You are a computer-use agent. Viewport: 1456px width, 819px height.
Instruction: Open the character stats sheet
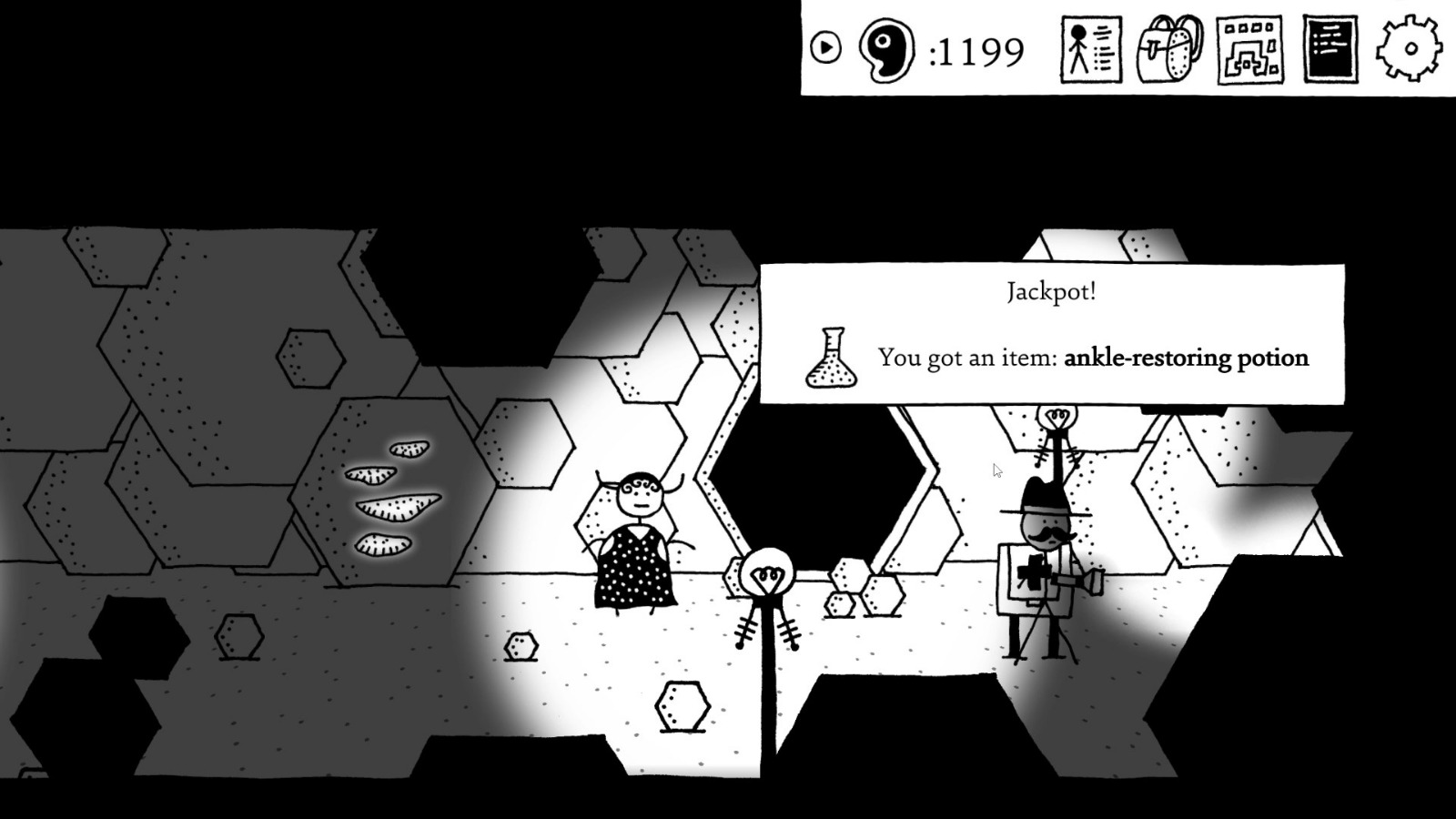point(1088,52)
